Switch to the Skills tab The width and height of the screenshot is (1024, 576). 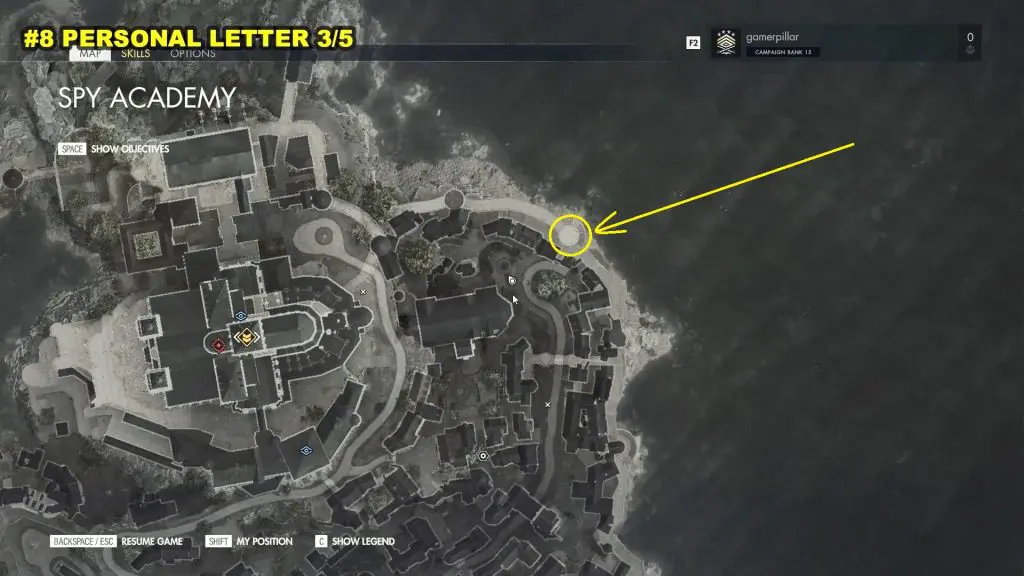tap(135, 54)
